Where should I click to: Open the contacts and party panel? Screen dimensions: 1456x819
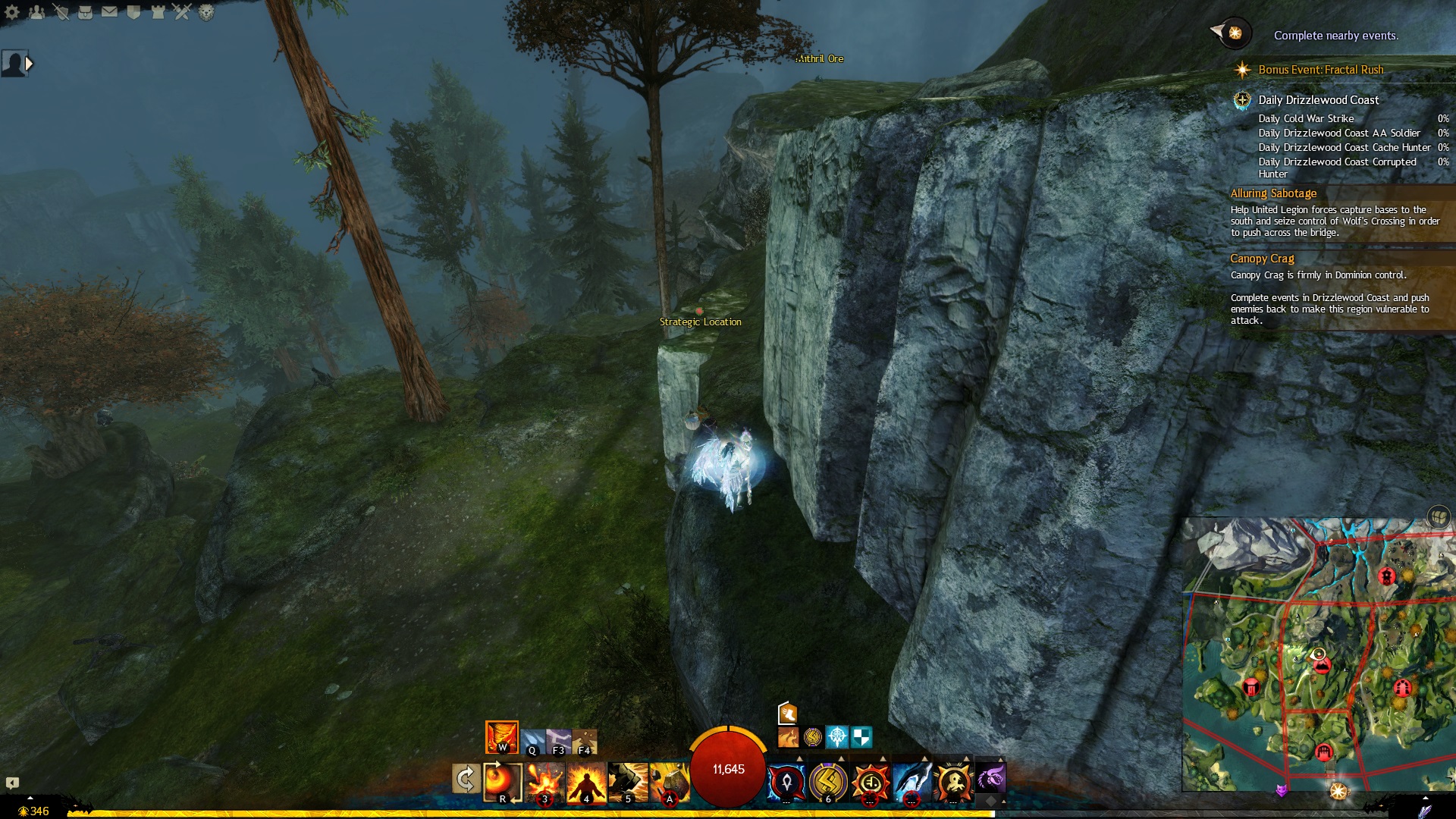point(36,12)
